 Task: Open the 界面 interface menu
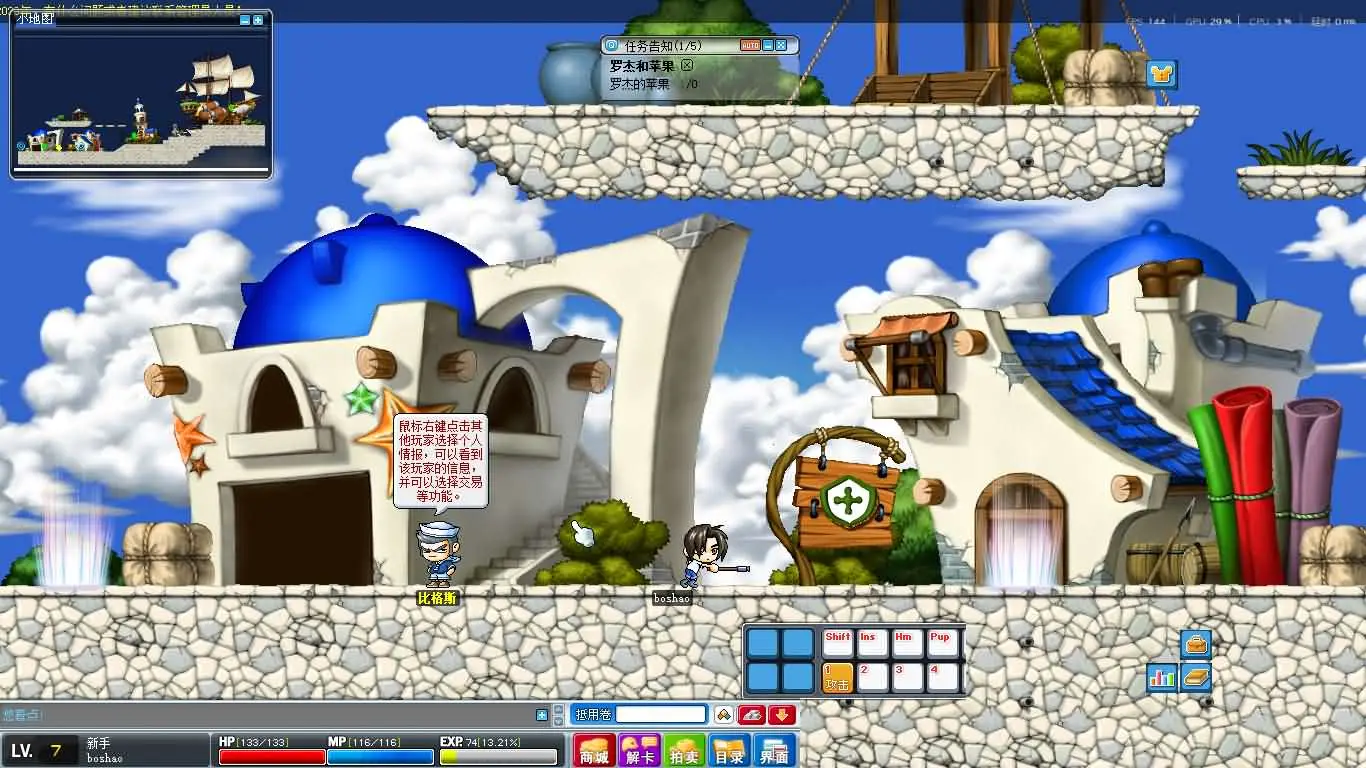click(774, 750)
